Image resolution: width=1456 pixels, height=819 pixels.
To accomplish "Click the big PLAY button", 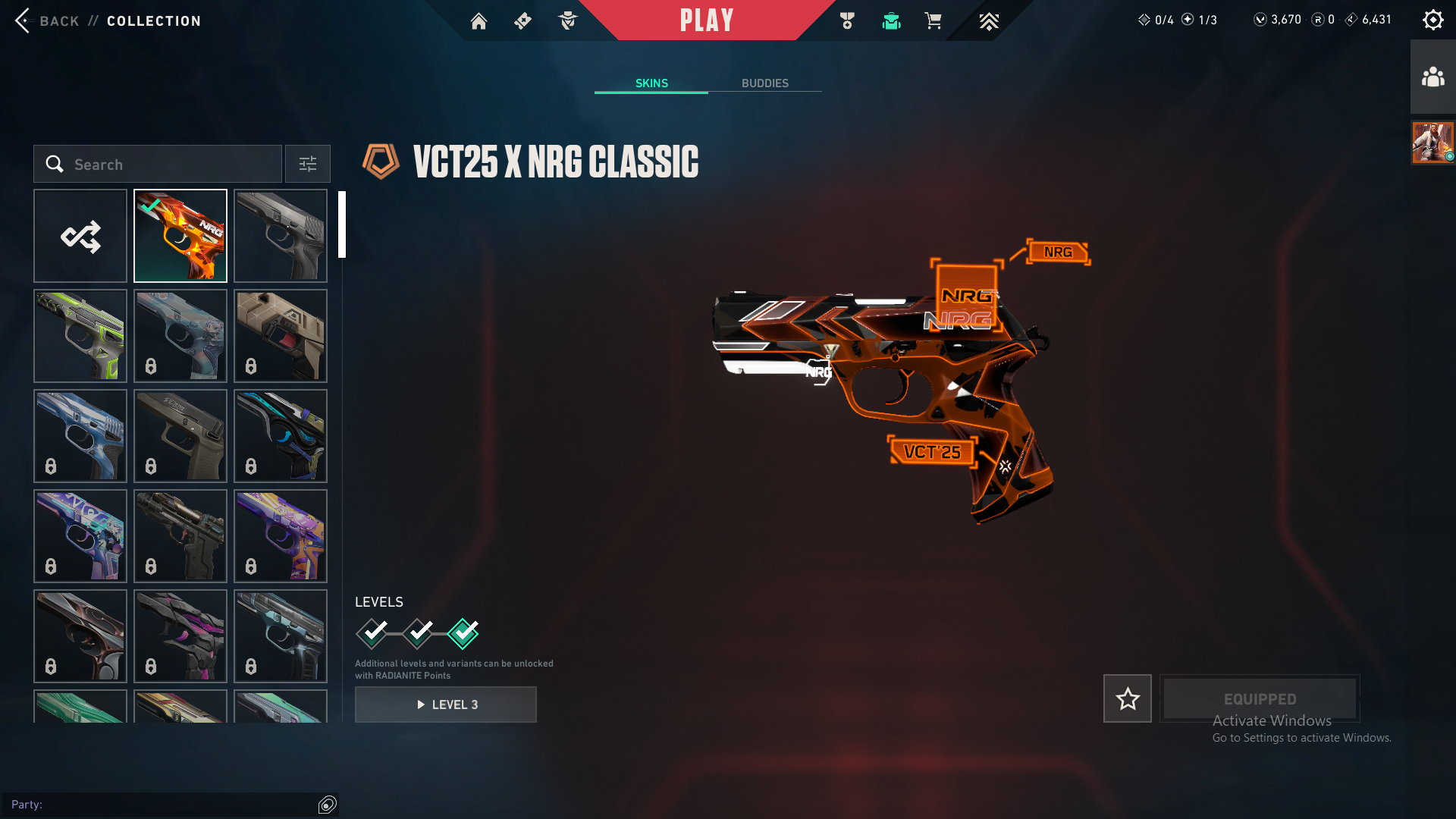I will tap(706, 20).
